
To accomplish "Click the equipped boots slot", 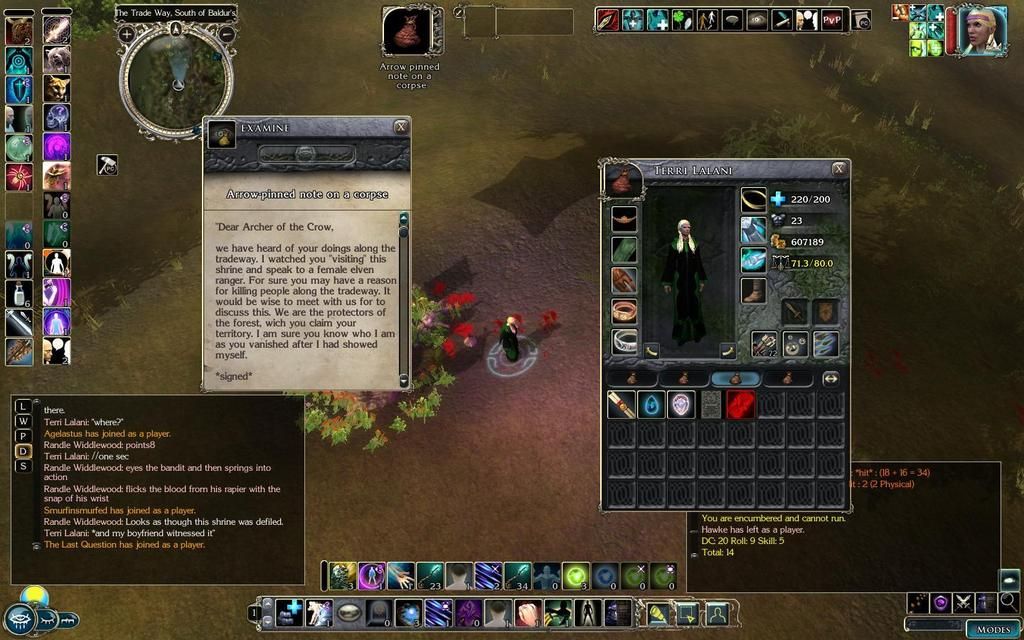I will tap(753, 291).
